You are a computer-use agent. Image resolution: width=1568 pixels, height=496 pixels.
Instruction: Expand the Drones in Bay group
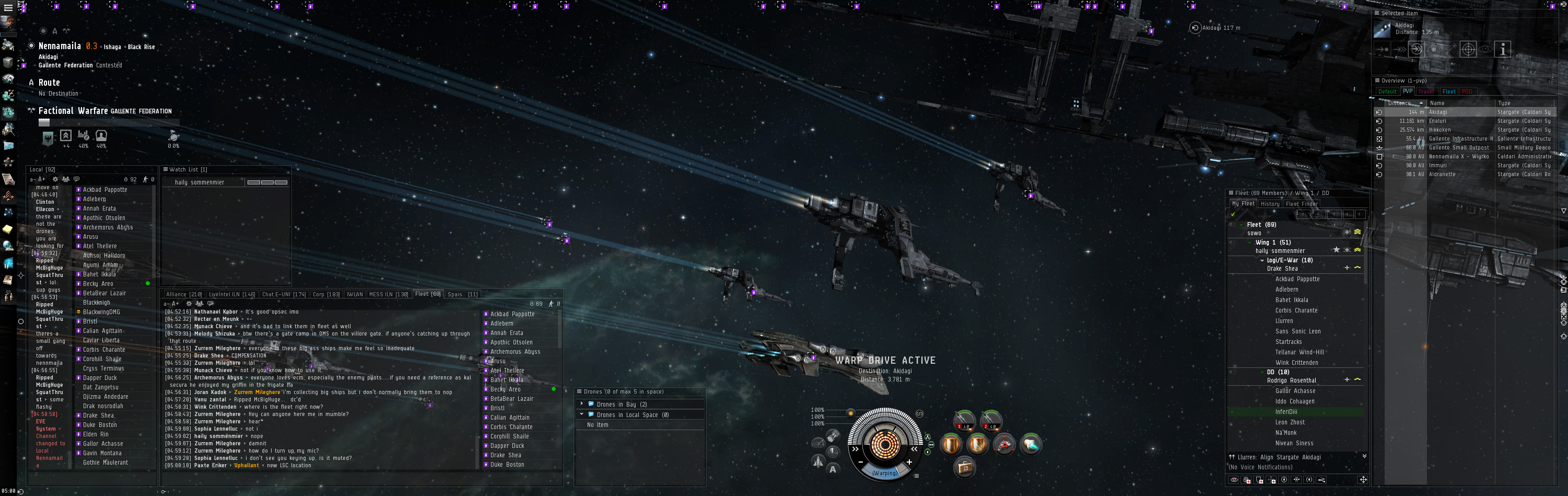click(582, 404)
